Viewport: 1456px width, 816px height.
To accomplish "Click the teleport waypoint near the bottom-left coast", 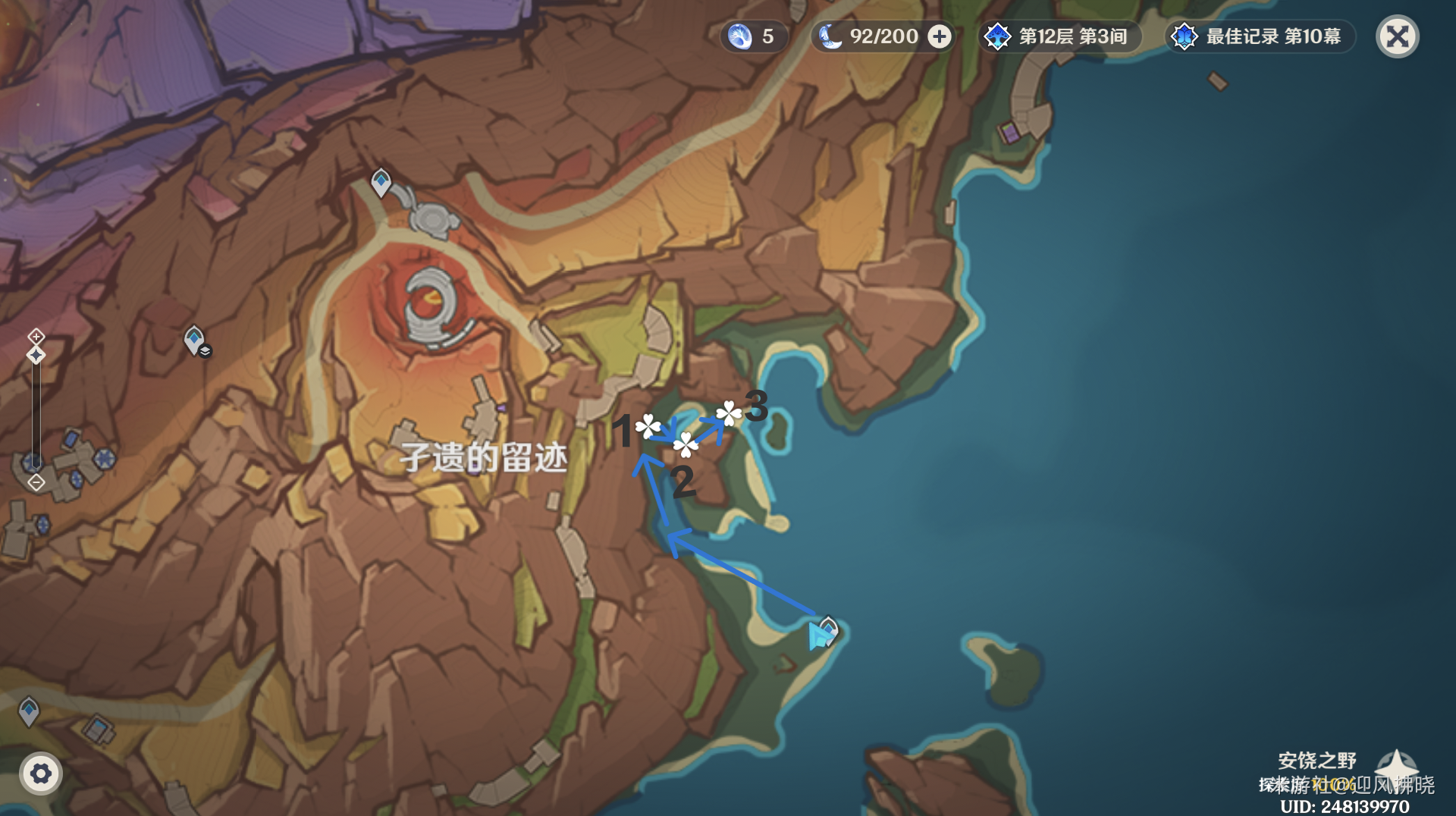I will pos(29,711).
